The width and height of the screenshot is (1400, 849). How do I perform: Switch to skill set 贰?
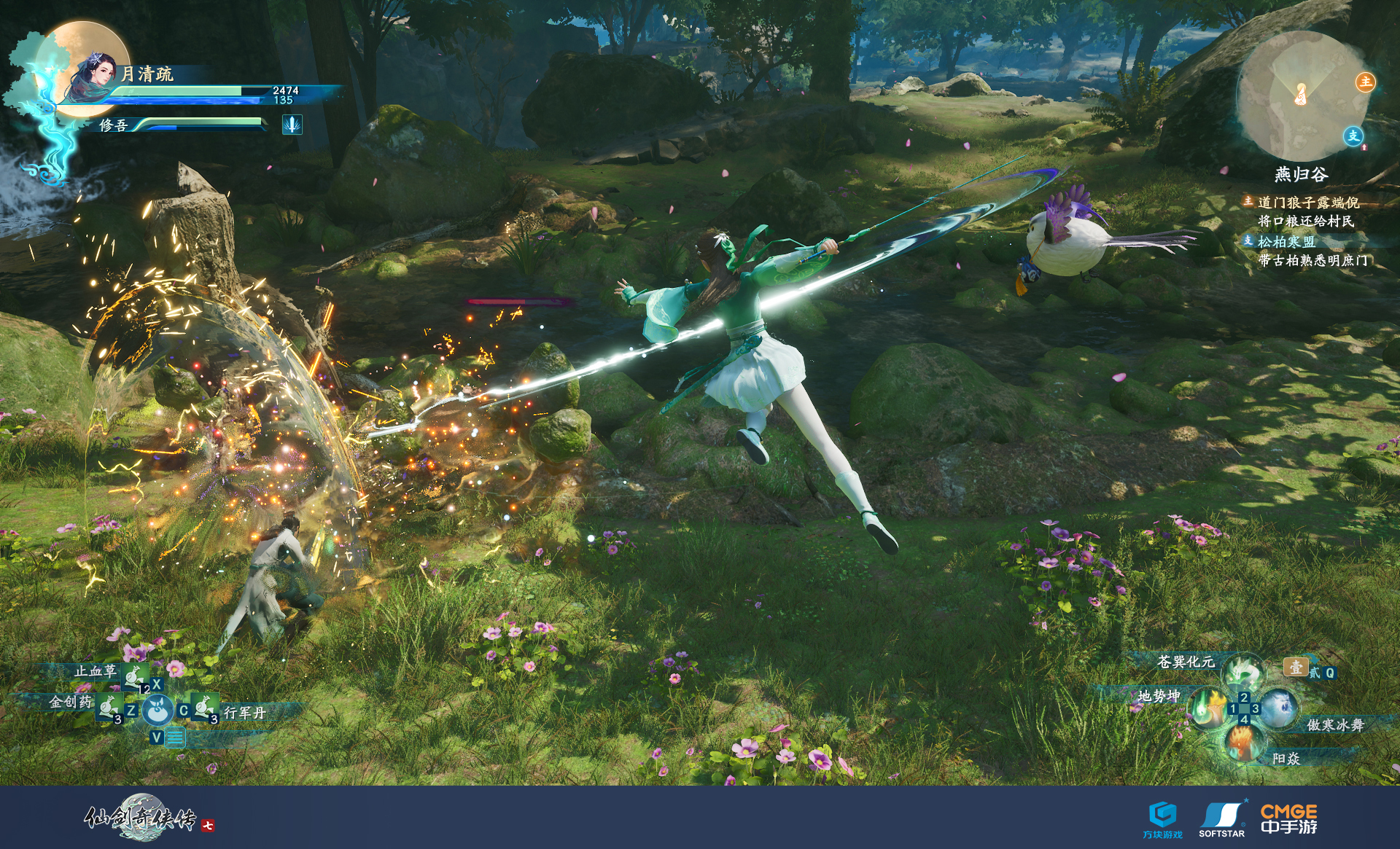point(1315,673)
